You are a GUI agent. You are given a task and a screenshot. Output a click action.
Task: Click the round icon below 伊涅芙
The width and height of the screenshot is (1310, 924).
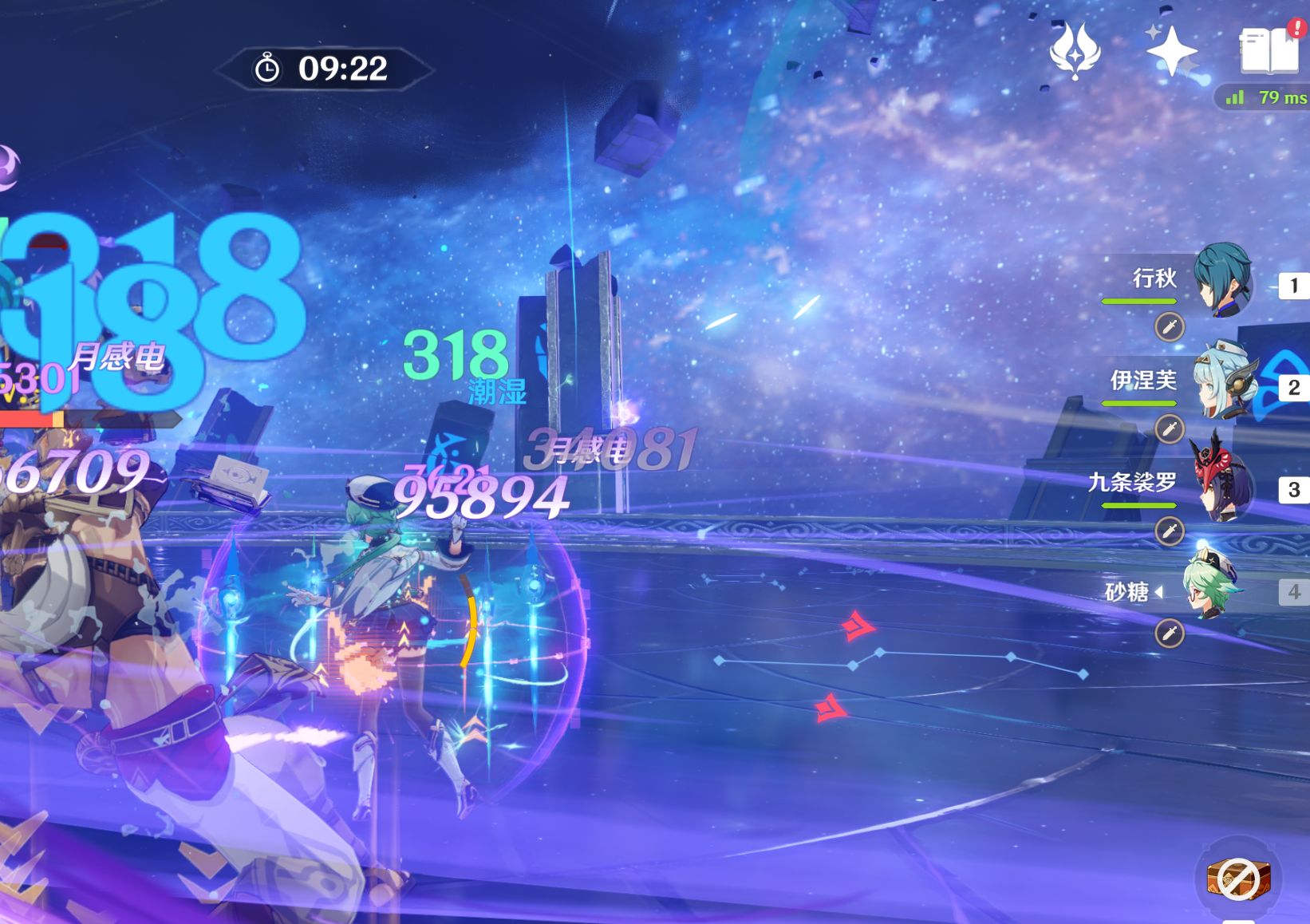[1170, 429]
